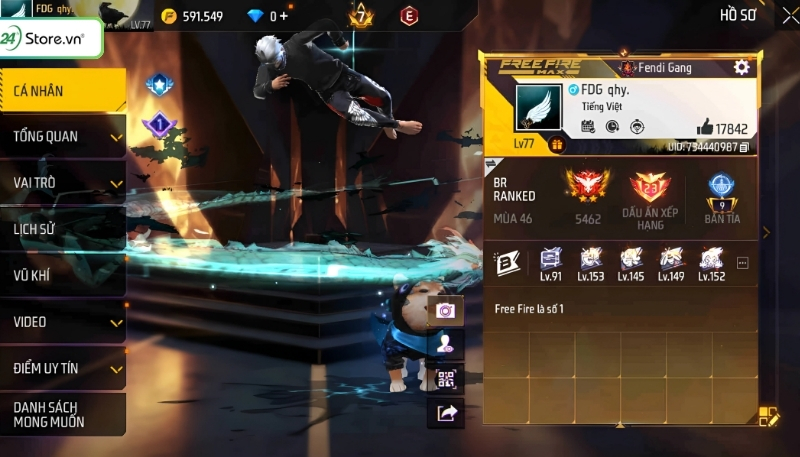Open Danh Sách Mong Muốn wishlist
The height and width of the screenshot is (457, 800).
pyautogui.click(x=62, y=414)
